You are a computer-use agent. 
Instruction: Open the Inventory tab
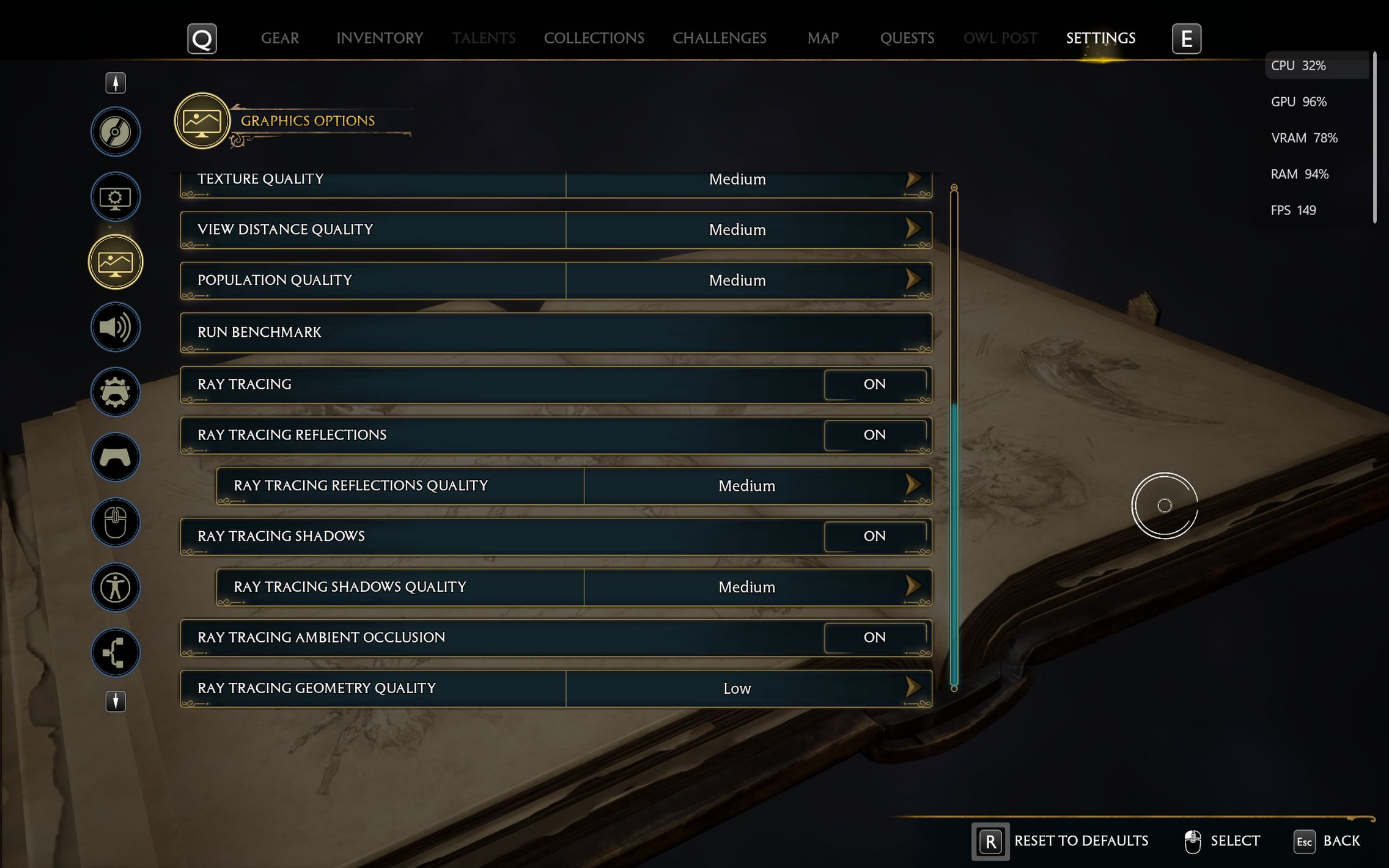click(379, 38)
